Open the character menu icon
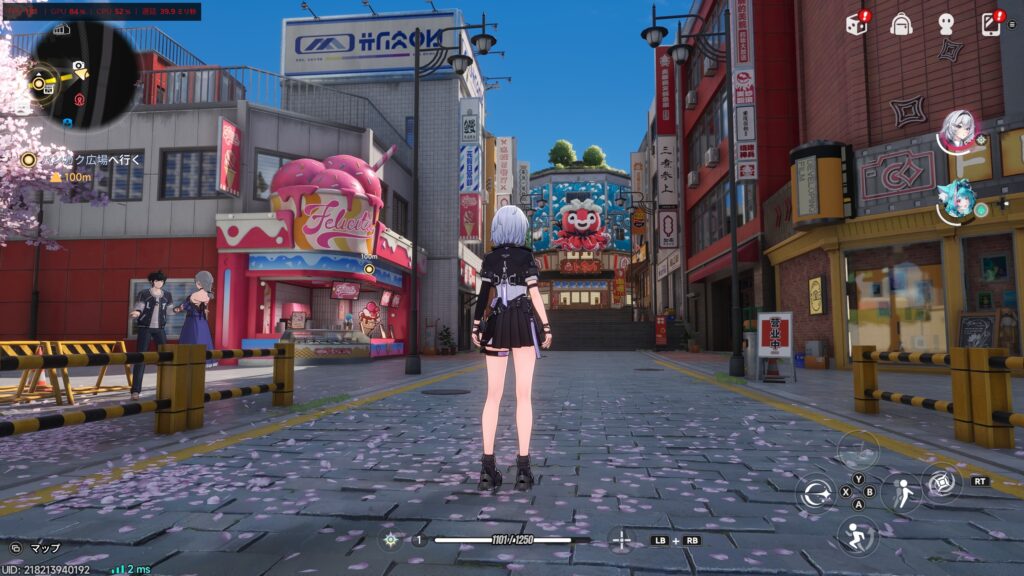Viewport: 1024px width, 576px height. [945, 24]
